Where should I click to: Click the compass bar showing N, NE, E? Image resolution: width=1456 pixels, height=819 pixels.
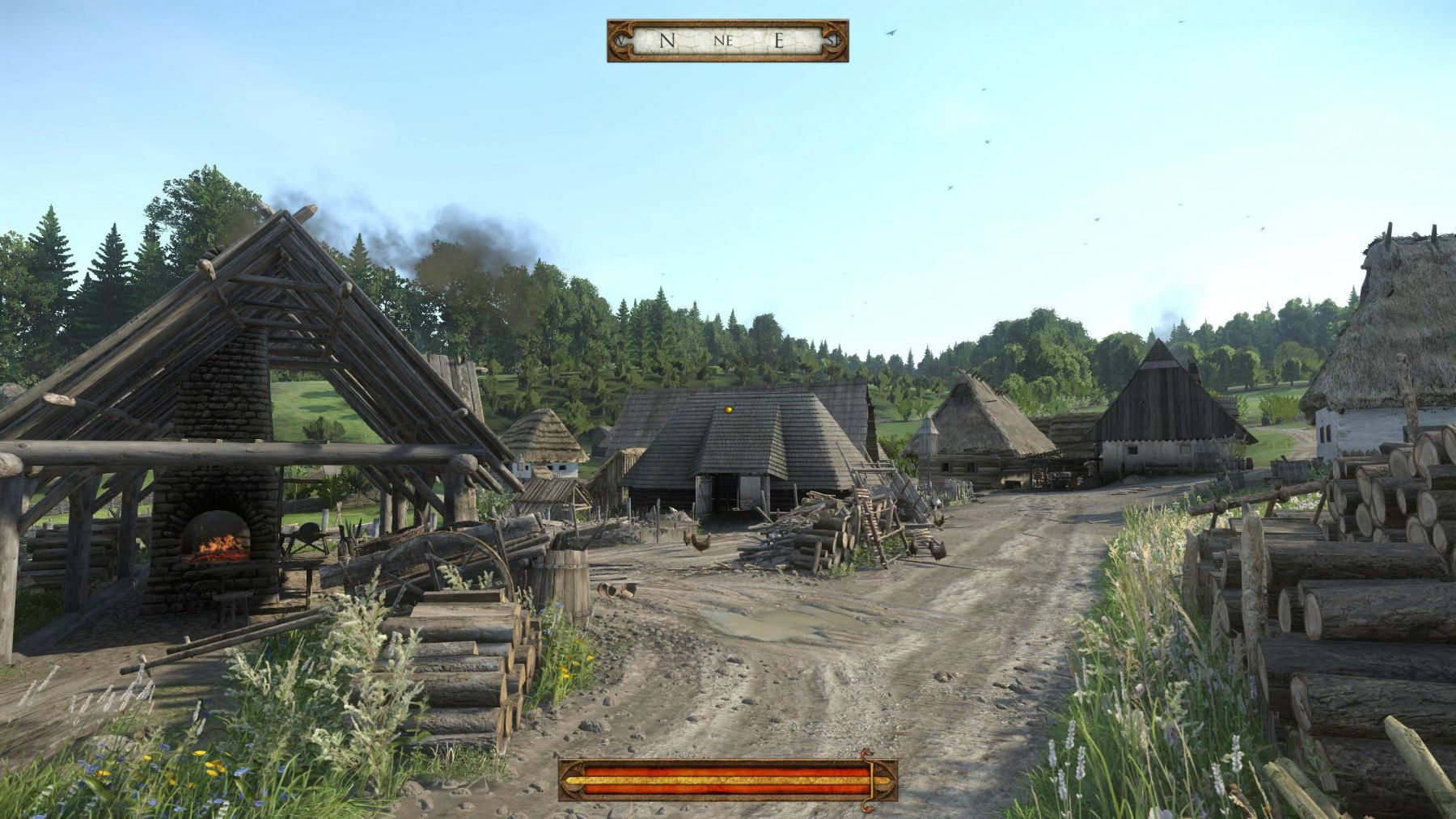click(x=727, y=40)
